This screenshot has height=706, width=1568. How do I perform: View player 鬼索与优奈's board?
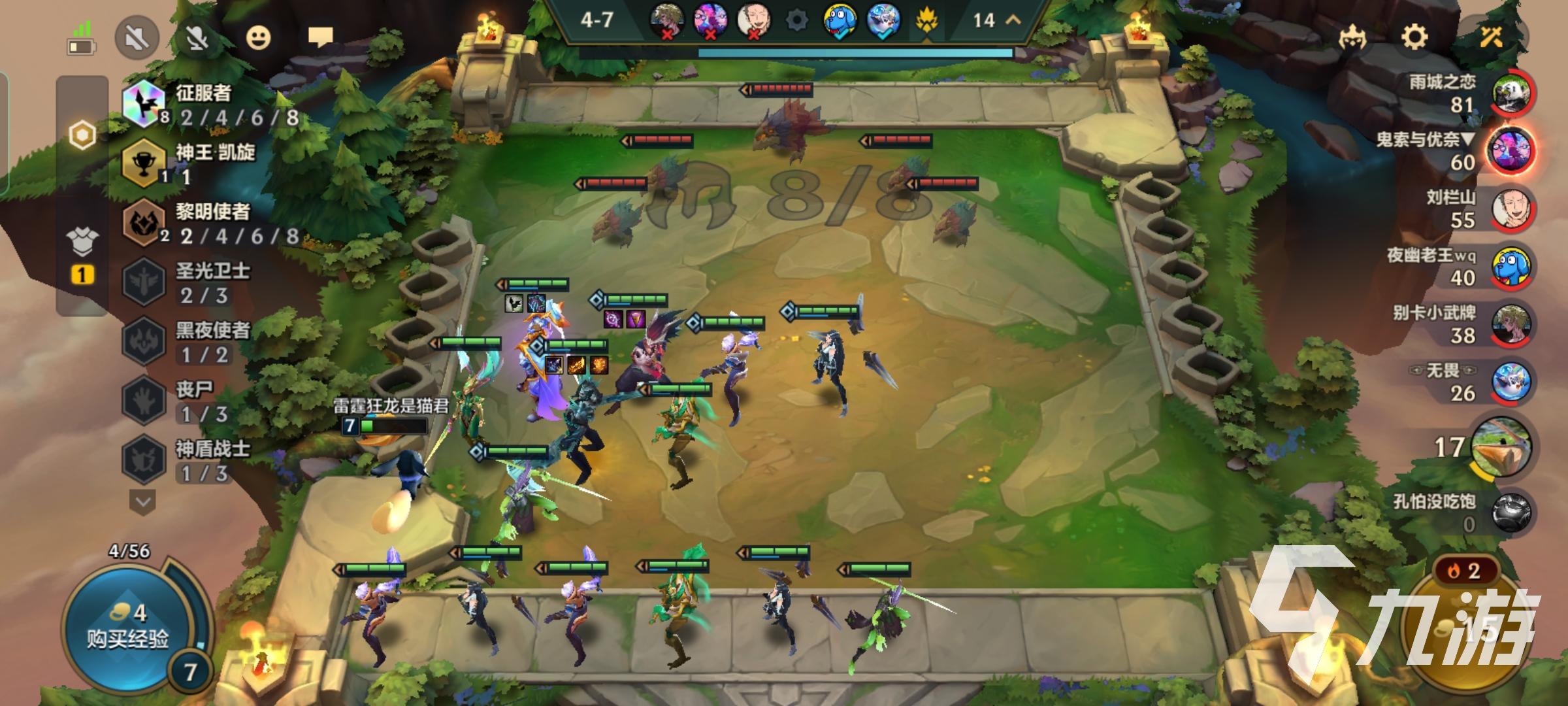[1511, 151]
